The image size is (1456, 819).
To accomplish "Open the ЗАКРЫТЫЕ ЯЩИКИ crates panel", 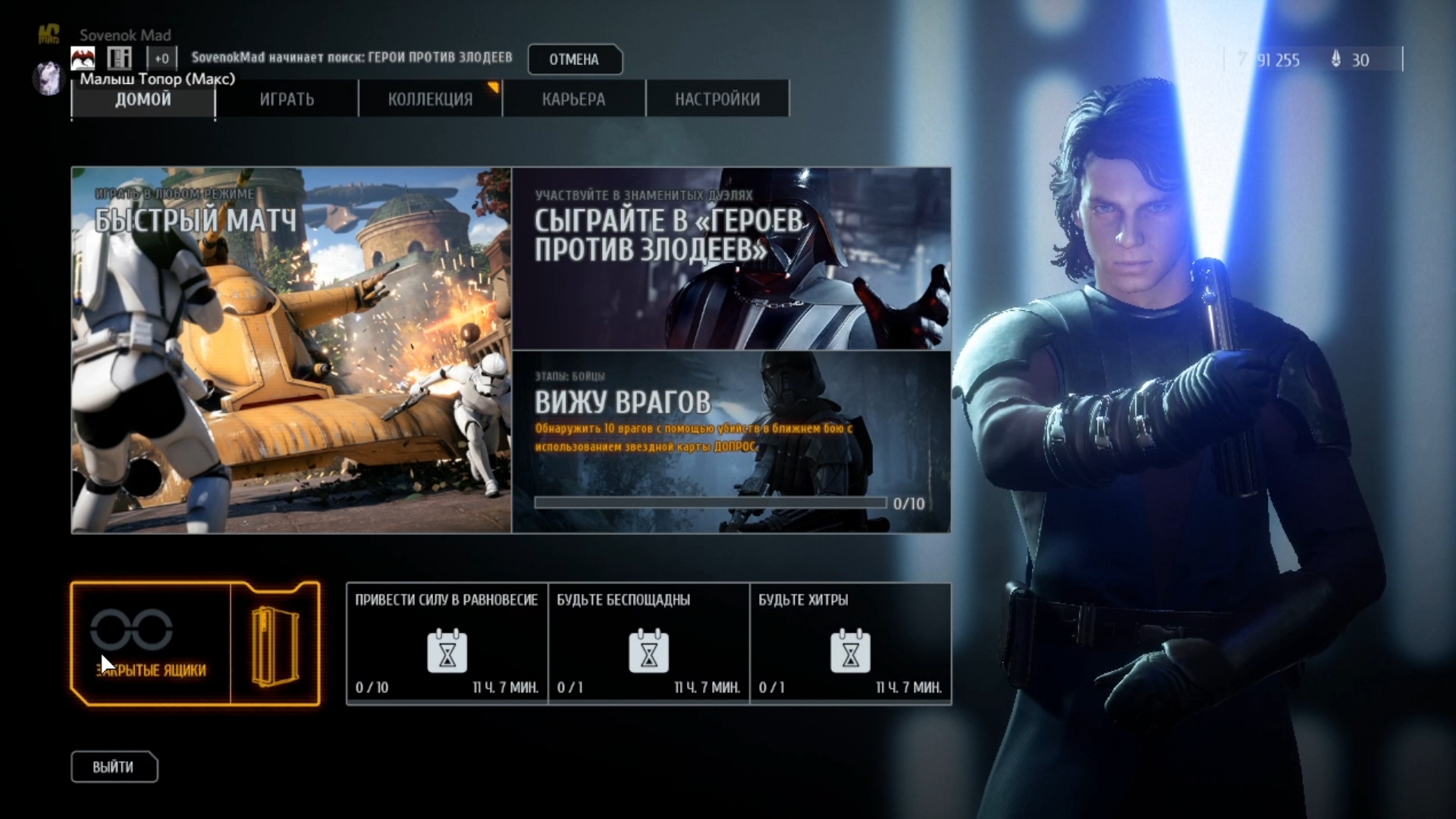I will 195,644.
